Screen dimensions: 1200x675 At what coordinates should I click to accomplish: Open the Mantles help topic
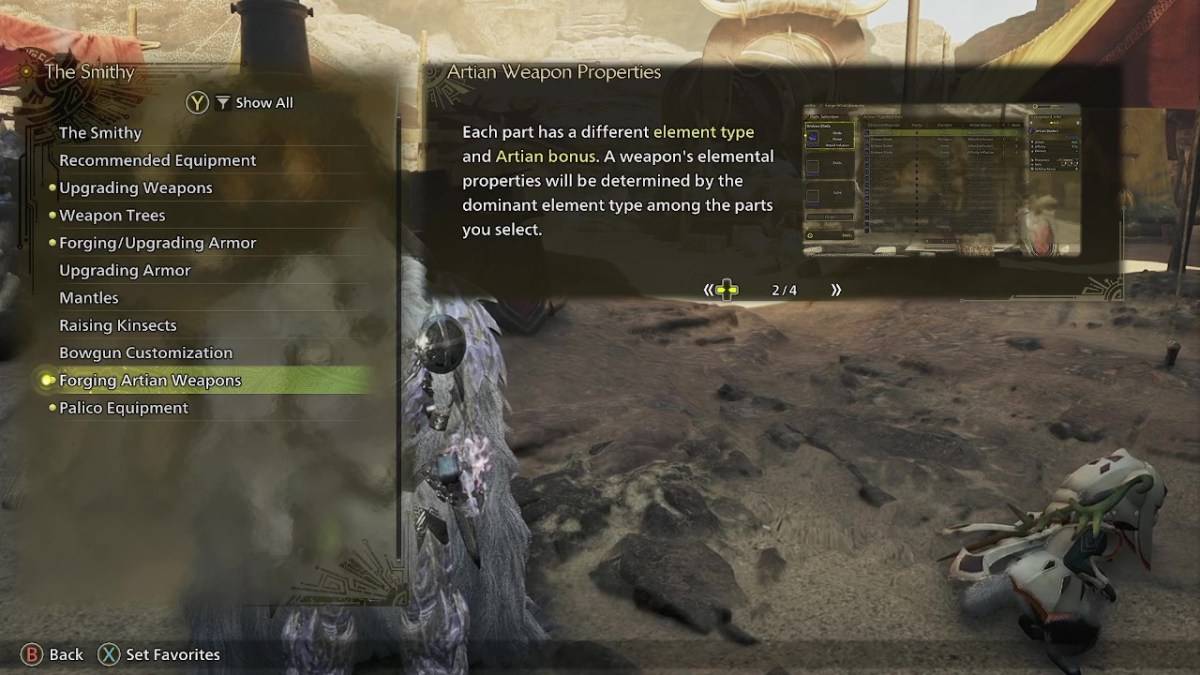88,298
